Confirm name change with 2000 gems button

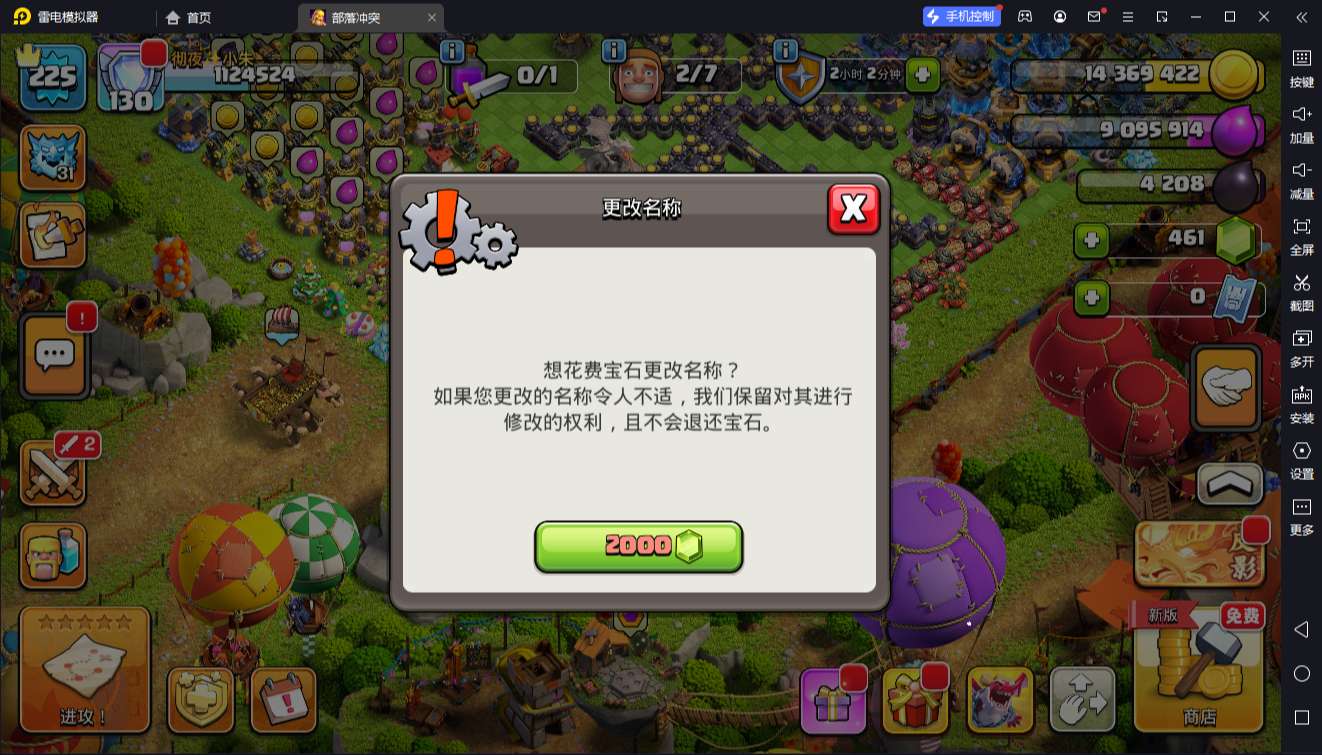639,546
